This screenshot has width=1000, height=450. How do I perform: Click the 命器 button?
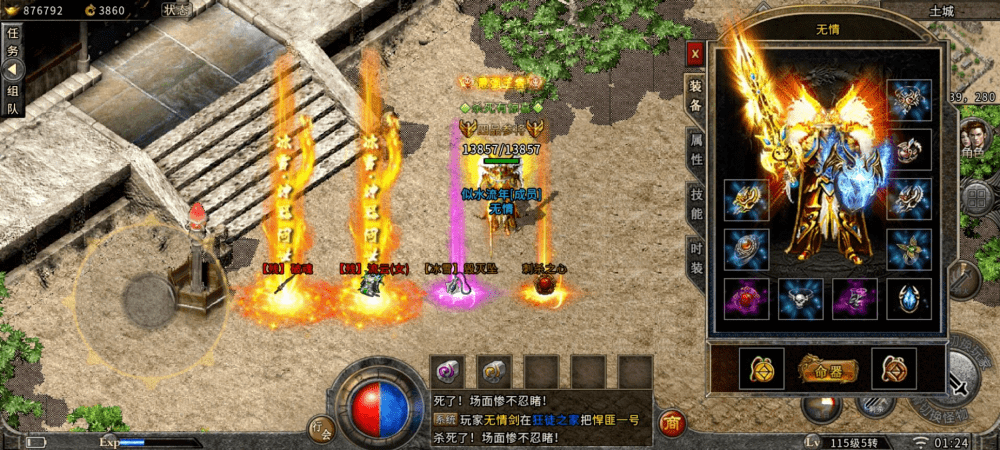click(826, 368)
